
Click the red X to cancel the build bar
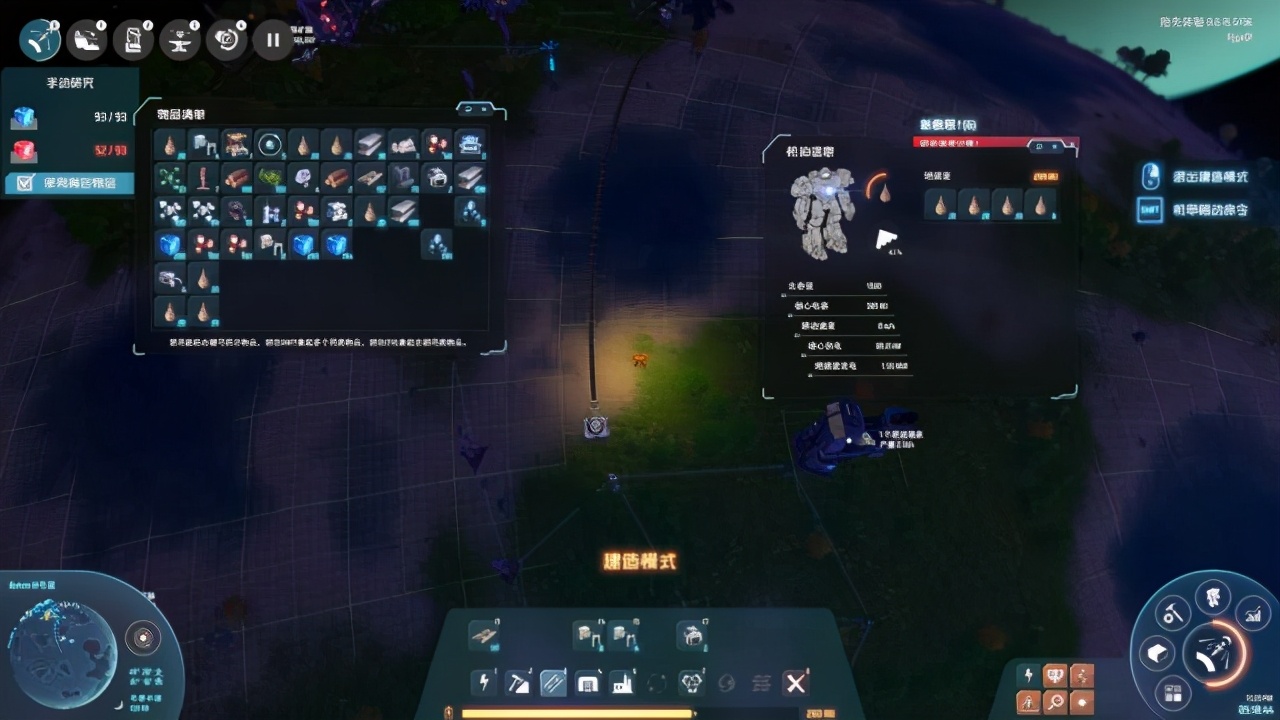[x=794, y=682]
